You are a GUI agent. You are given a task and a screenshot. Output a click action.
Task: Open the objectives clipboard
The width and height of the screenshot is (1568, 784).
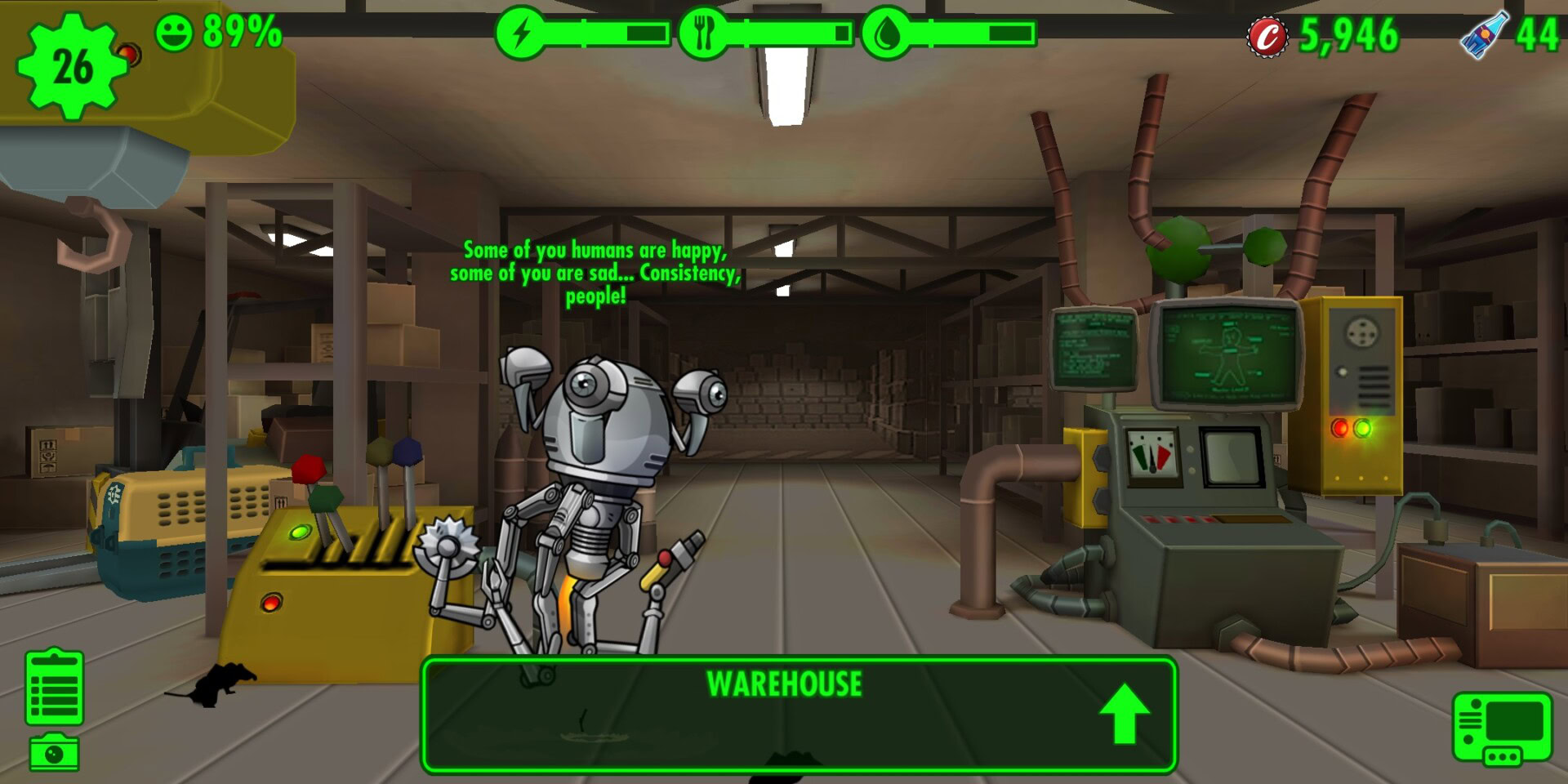[54, 688]
